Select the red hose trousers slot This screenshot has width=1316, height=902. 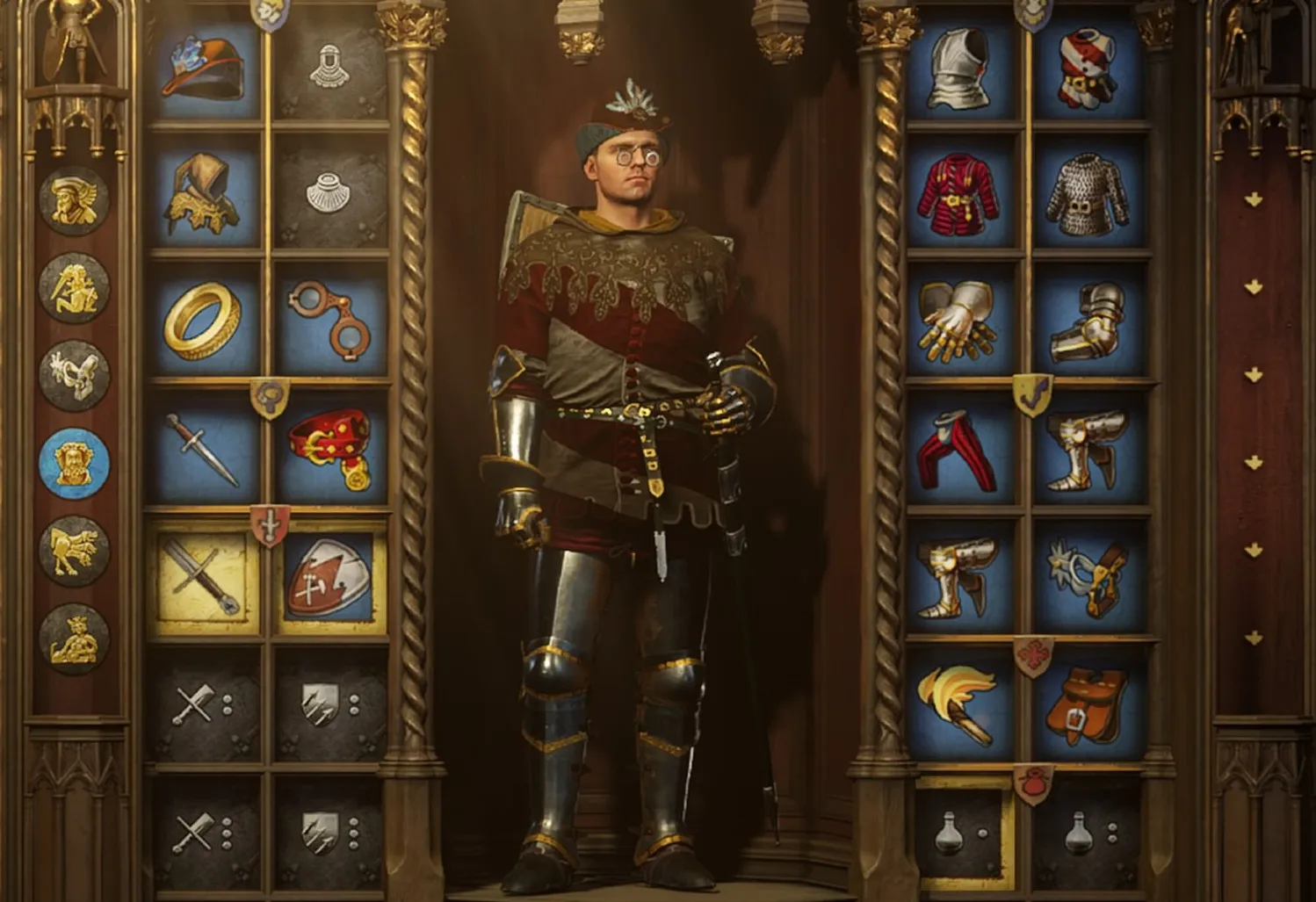(961, 450)
